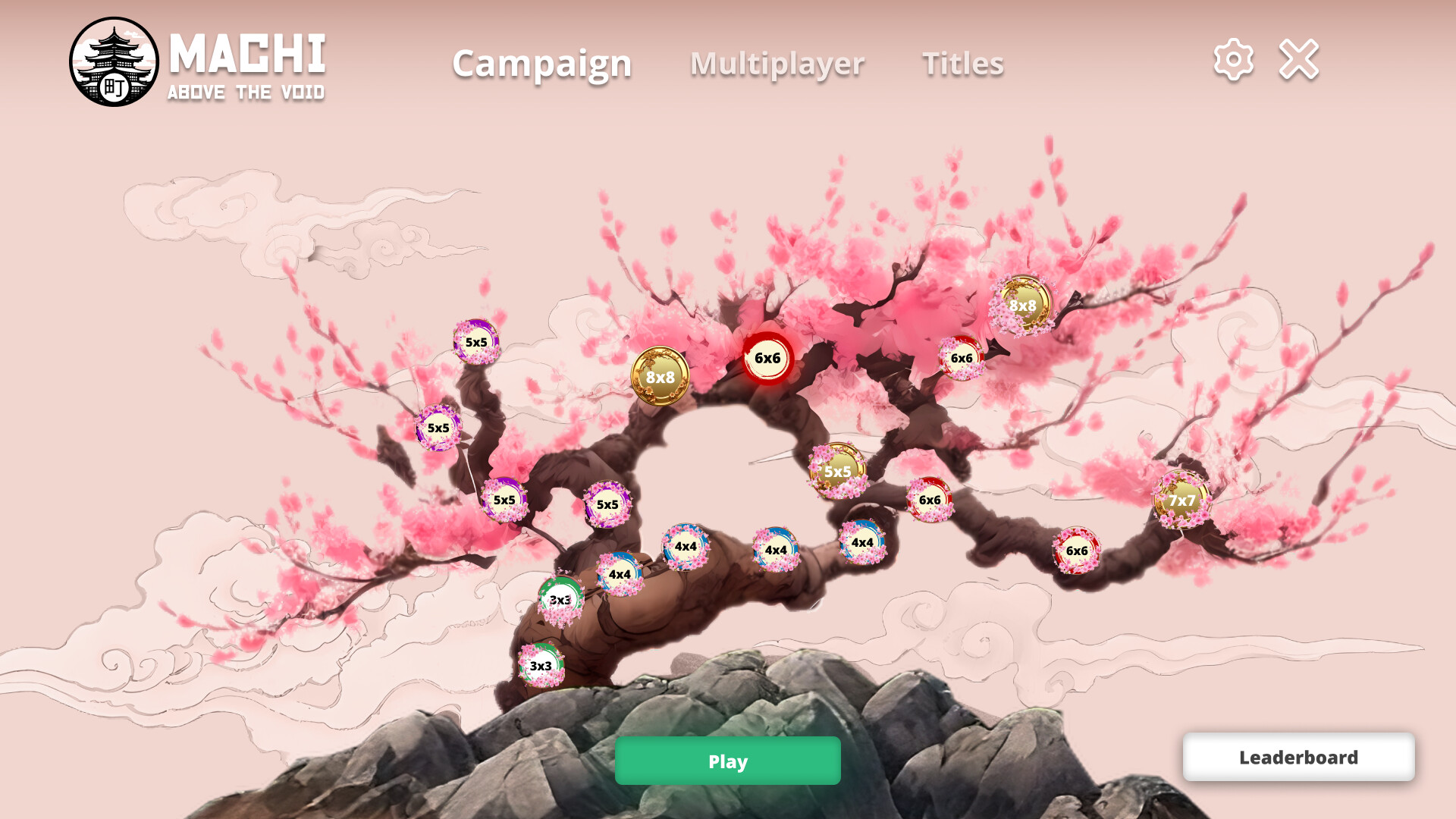
Task: Open the glowing red 6x6 level
Action: tap(769, 356)
